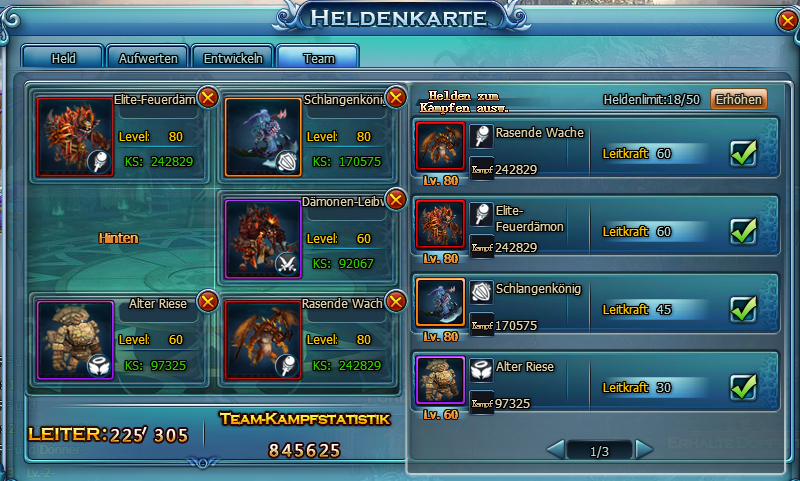
Task: Select the Entwickeln tab
Action: click(x=233, y=58)
